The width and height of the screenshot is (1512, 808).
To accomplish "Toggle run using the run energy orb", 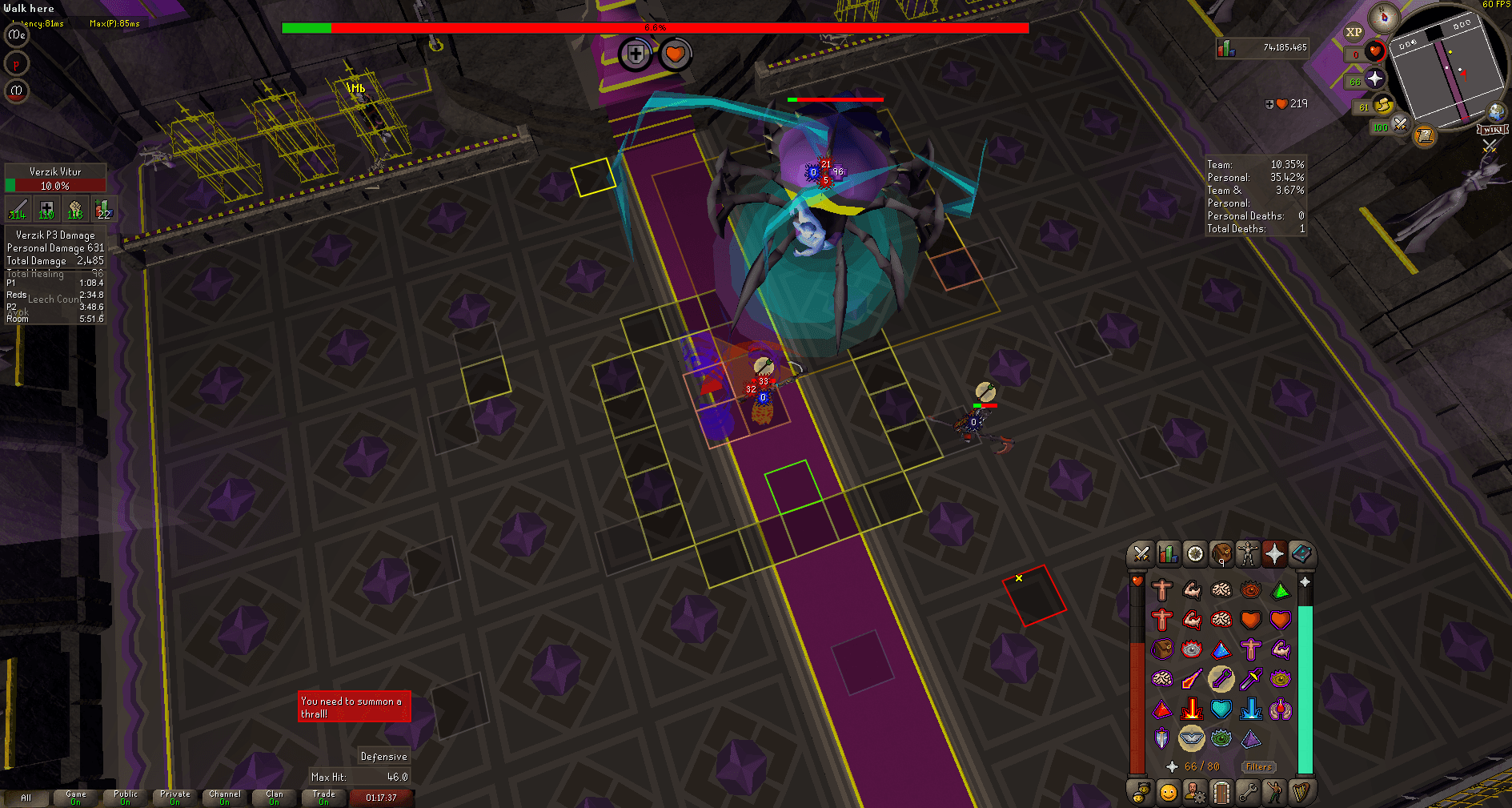I will [1382, 106].
